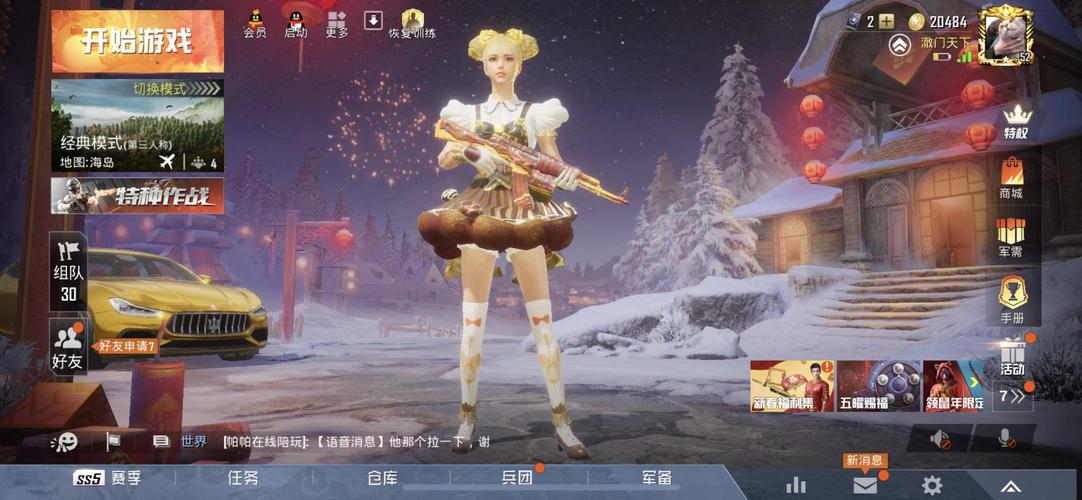Viewport: 1082px width, 500px height.
Task: Select the 恢复训练 icon
Action: 412,22
